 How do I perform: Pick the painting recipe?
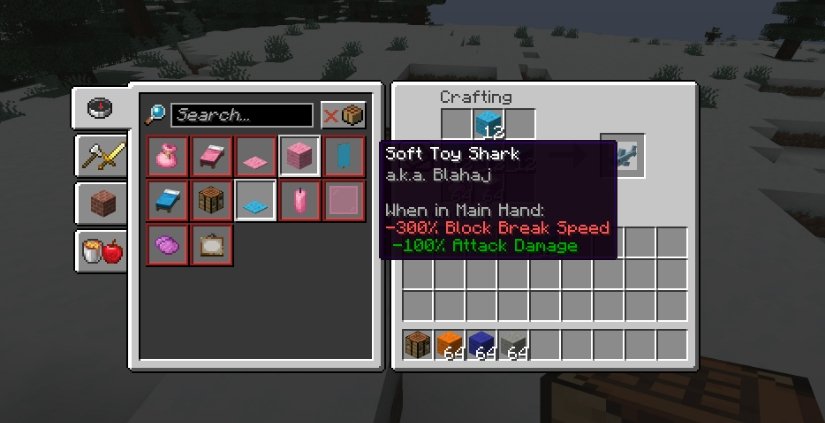210,244
